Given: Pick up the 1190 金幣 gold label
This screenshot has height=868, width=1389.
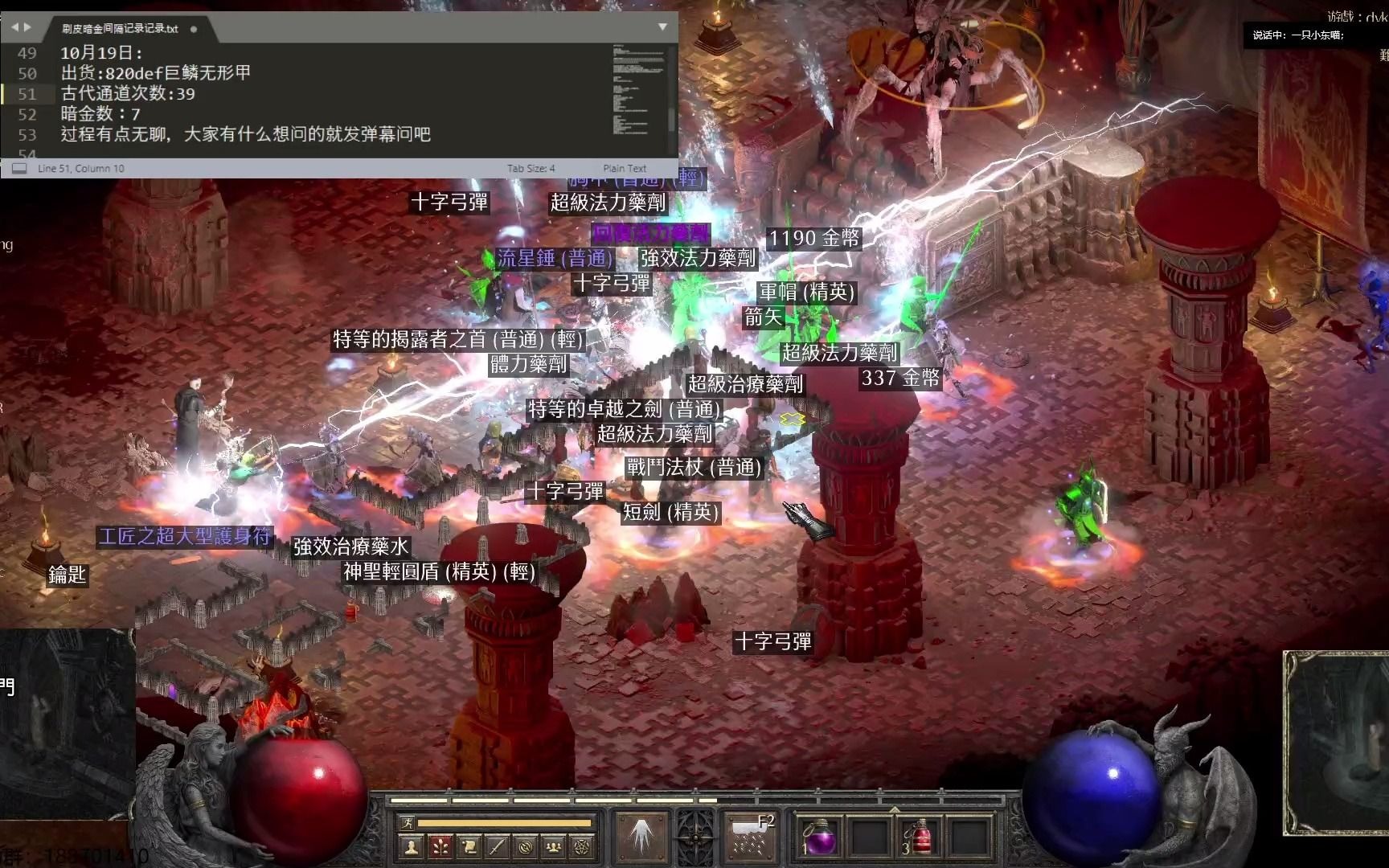Looking at the screenshot, I should pyautogui.click(x=814, y=238).
